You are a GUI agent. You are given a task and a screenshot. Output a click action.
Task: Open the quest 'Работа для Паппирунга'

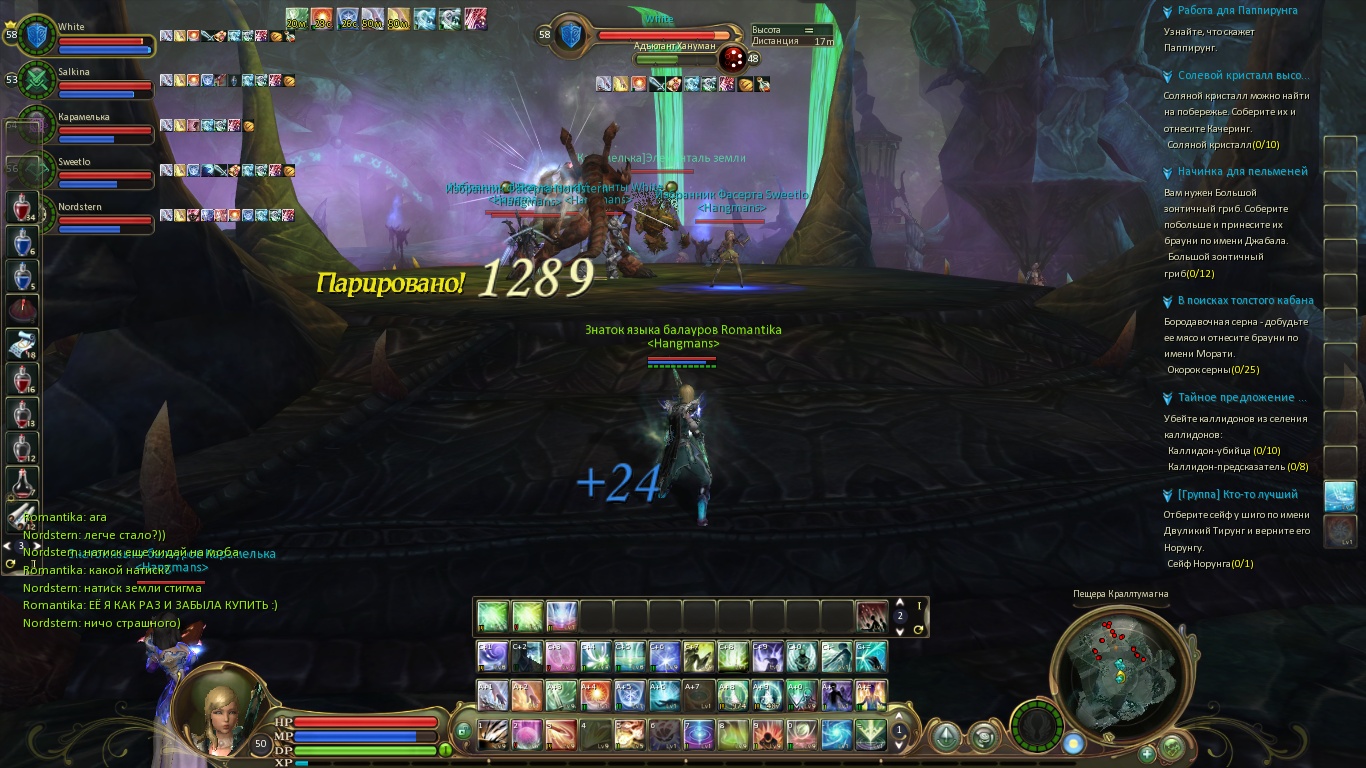point(1237,11)
